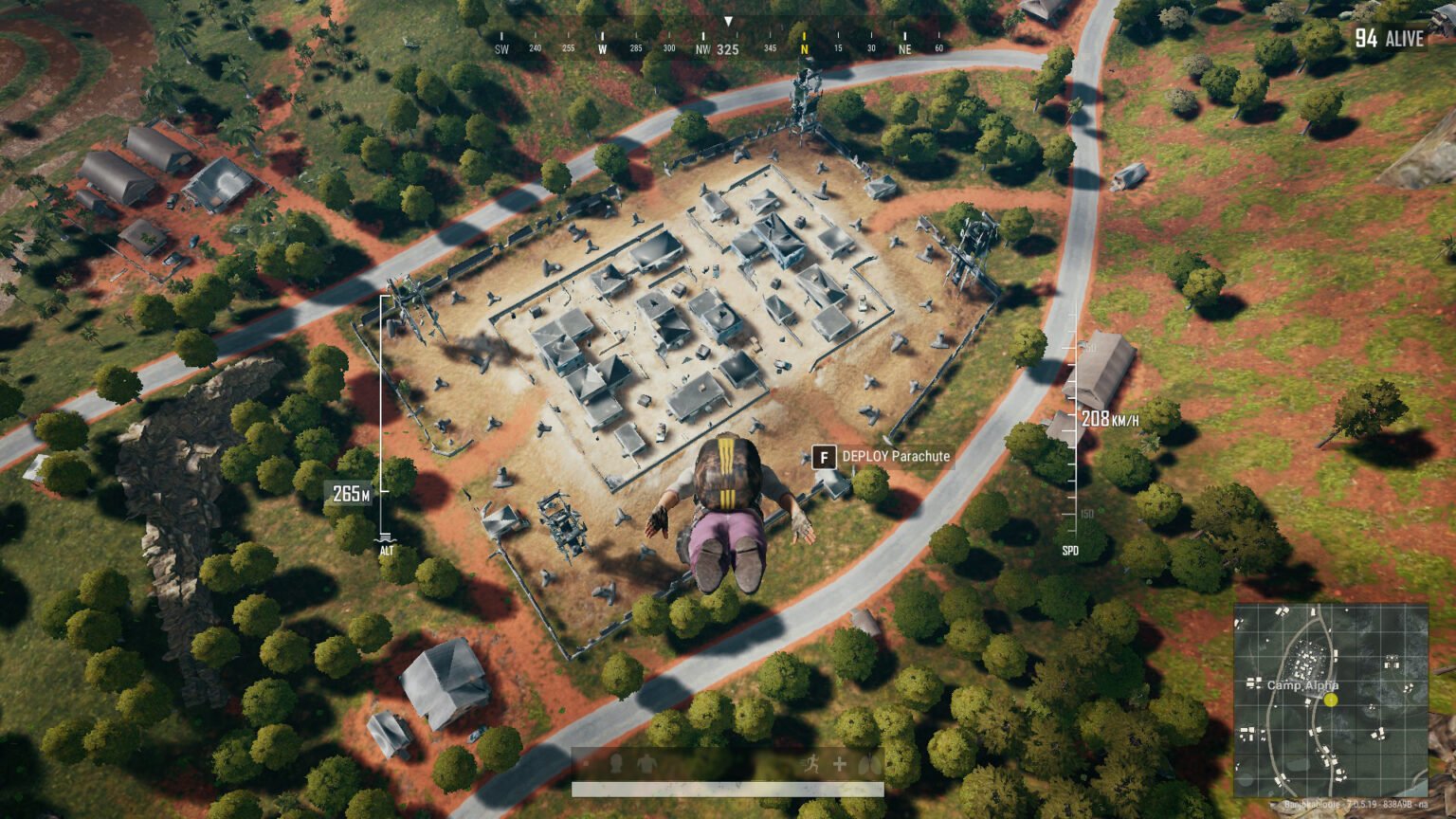Click the helmet icon in the bottom HUD

point(616,764)
